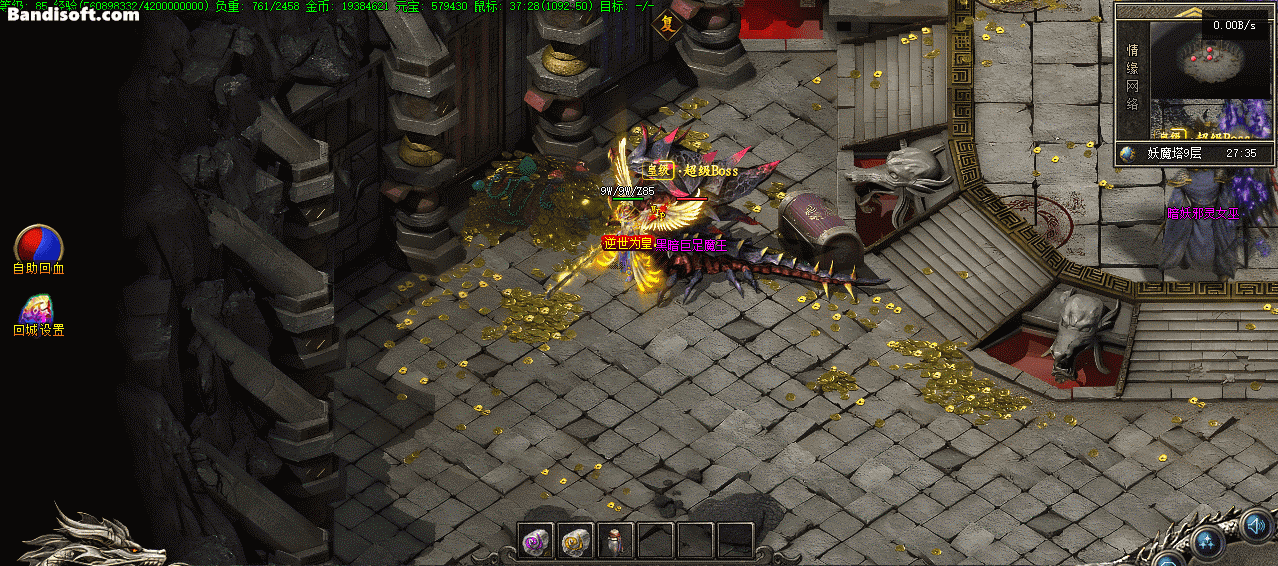Click the 复 diamond button at top

pyautogui.click(x=666, y=24)
